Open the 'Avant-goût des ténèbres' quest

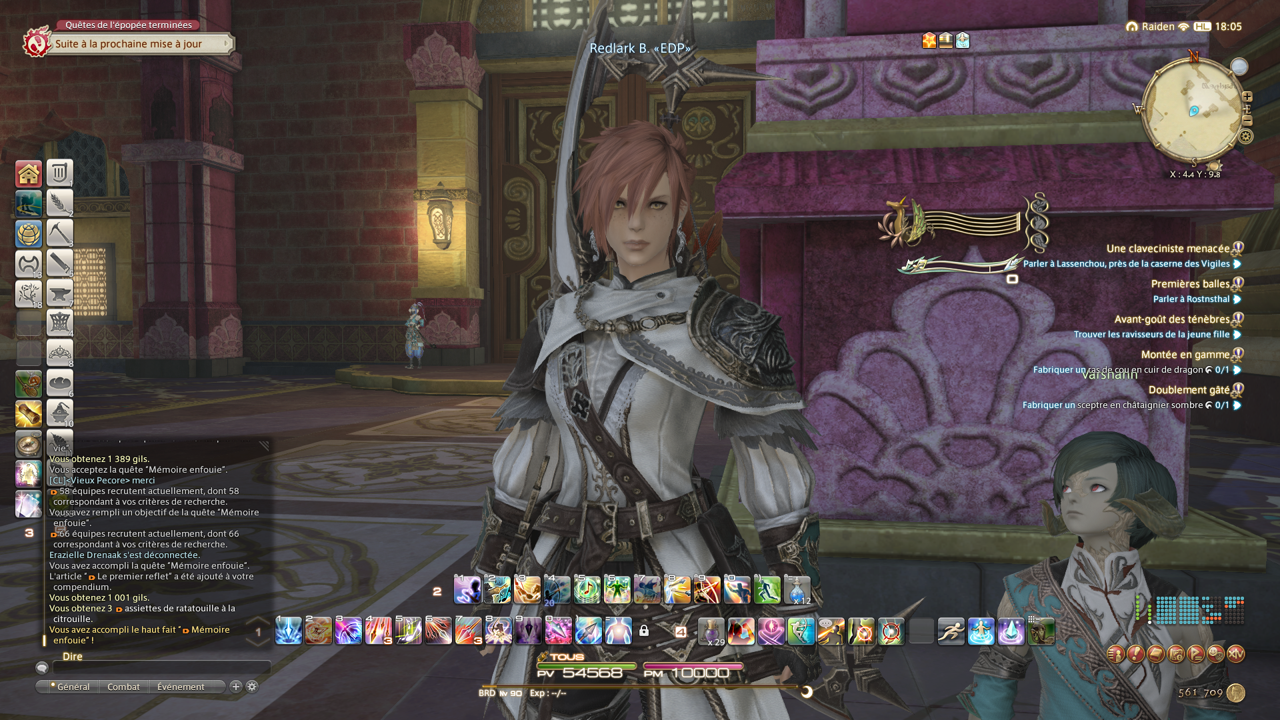tap(1171, 319)
